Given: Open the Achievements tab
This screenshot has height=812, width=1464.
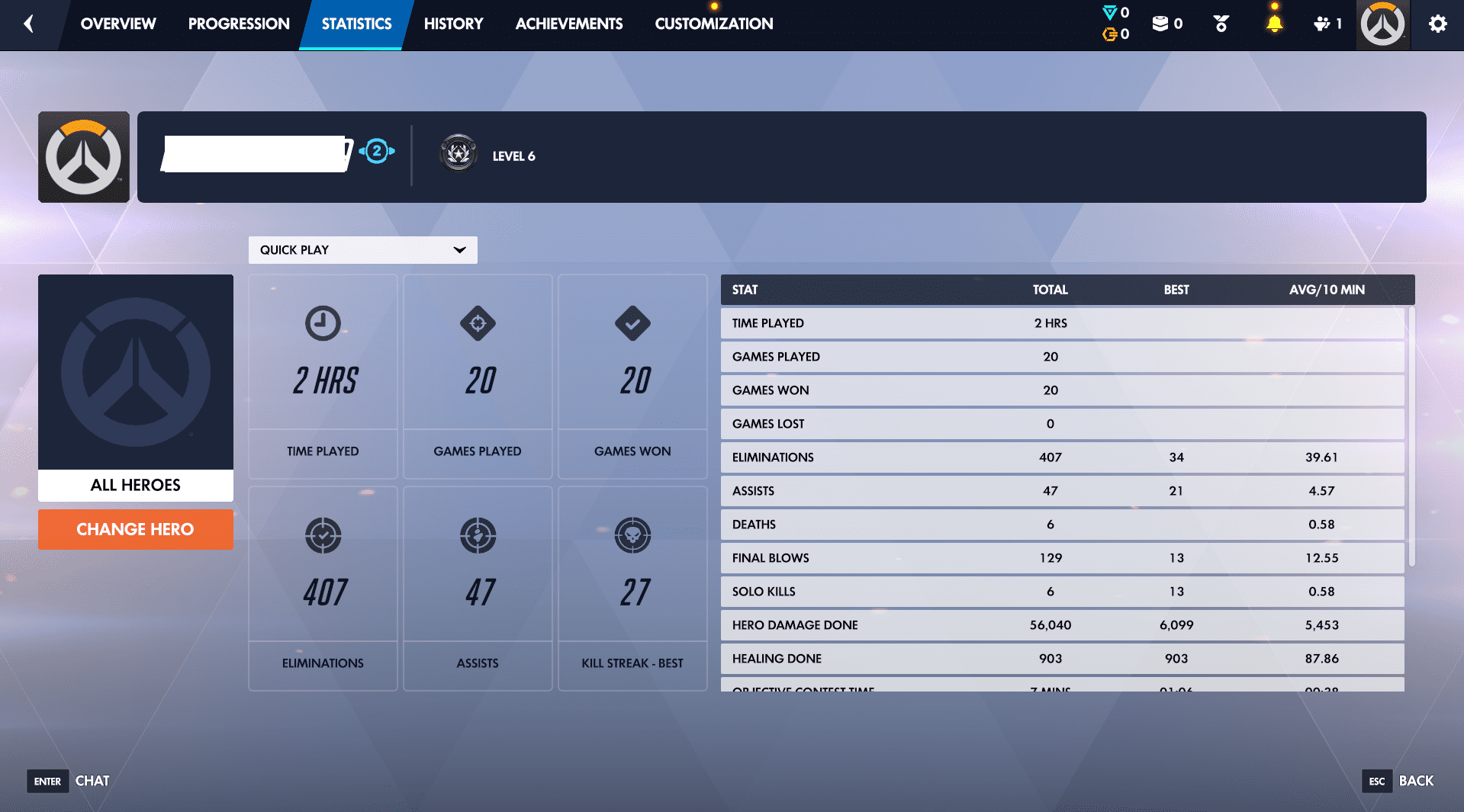Looking at the screenshot, I should point(568,24).
